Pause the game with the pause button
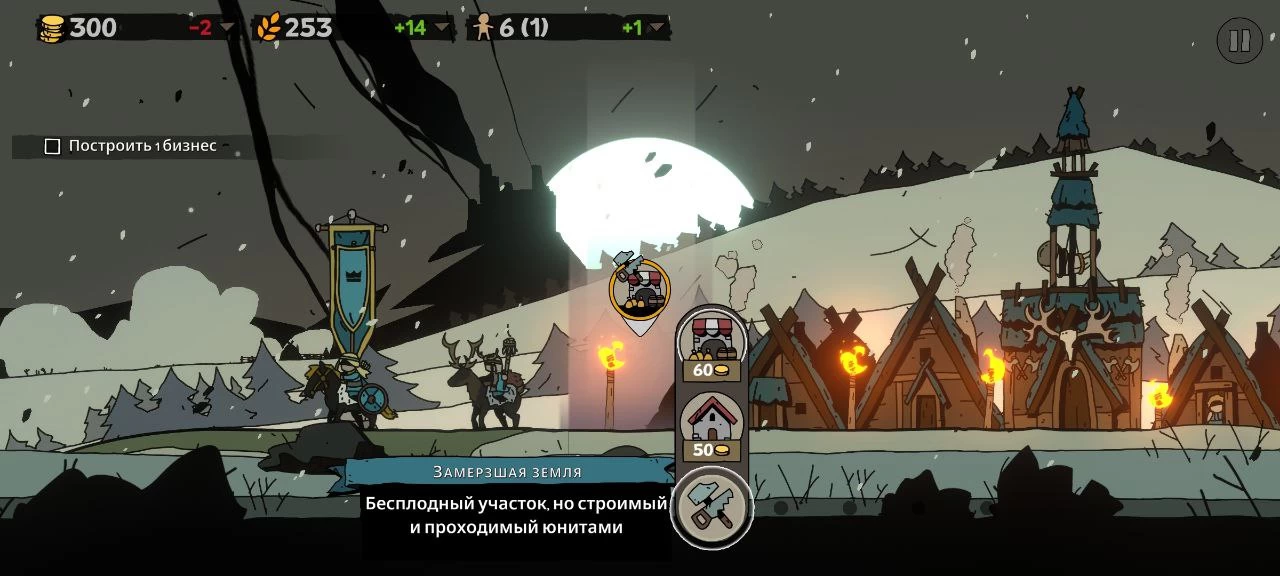Viewport: 1280px width, 576px height. coord(1239,41)
